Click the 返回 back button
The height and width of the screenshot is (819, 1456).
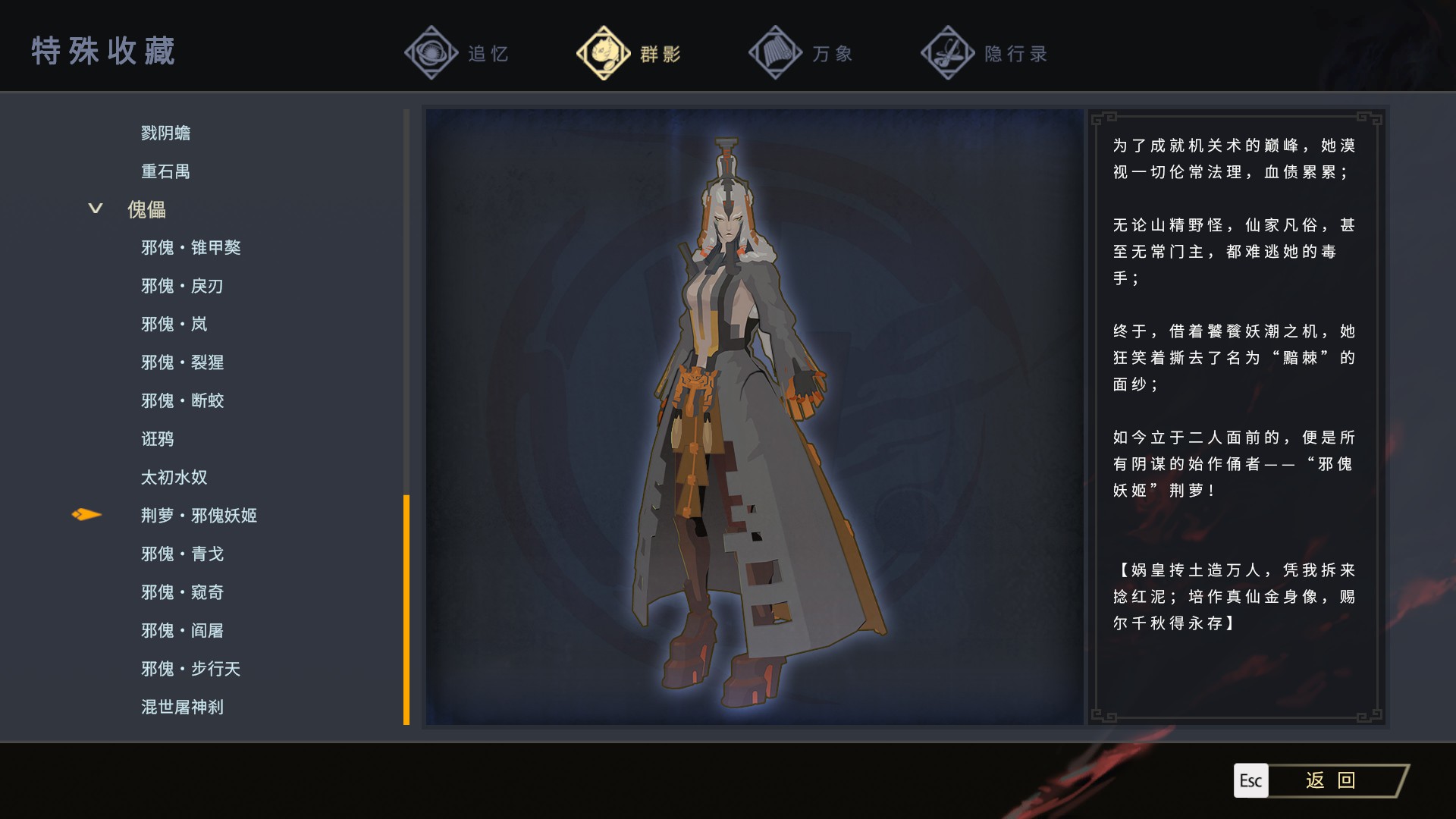click(x=1330, y=780)
